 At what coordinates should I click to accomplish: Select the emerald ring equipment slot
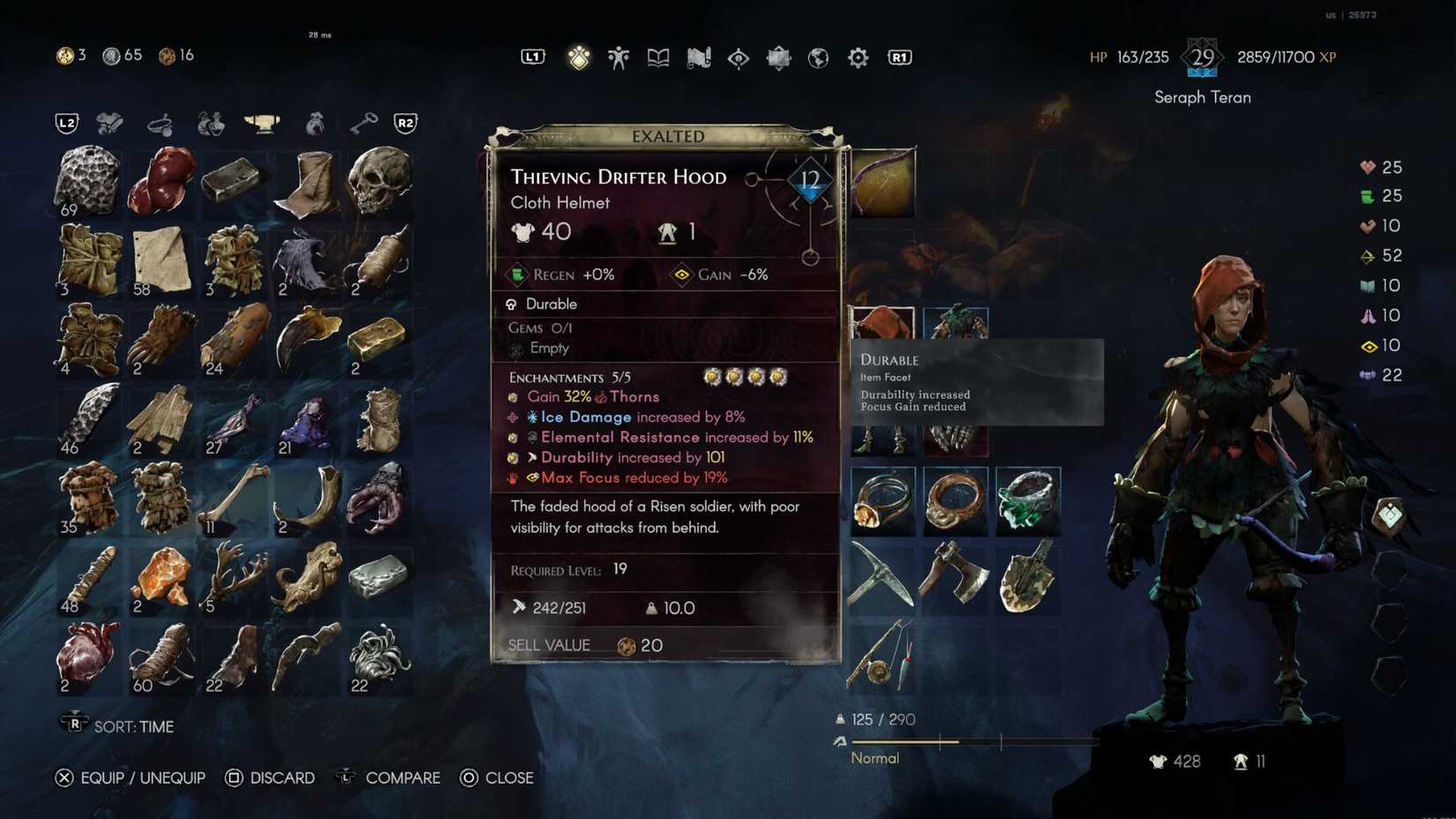[1027, 500]
